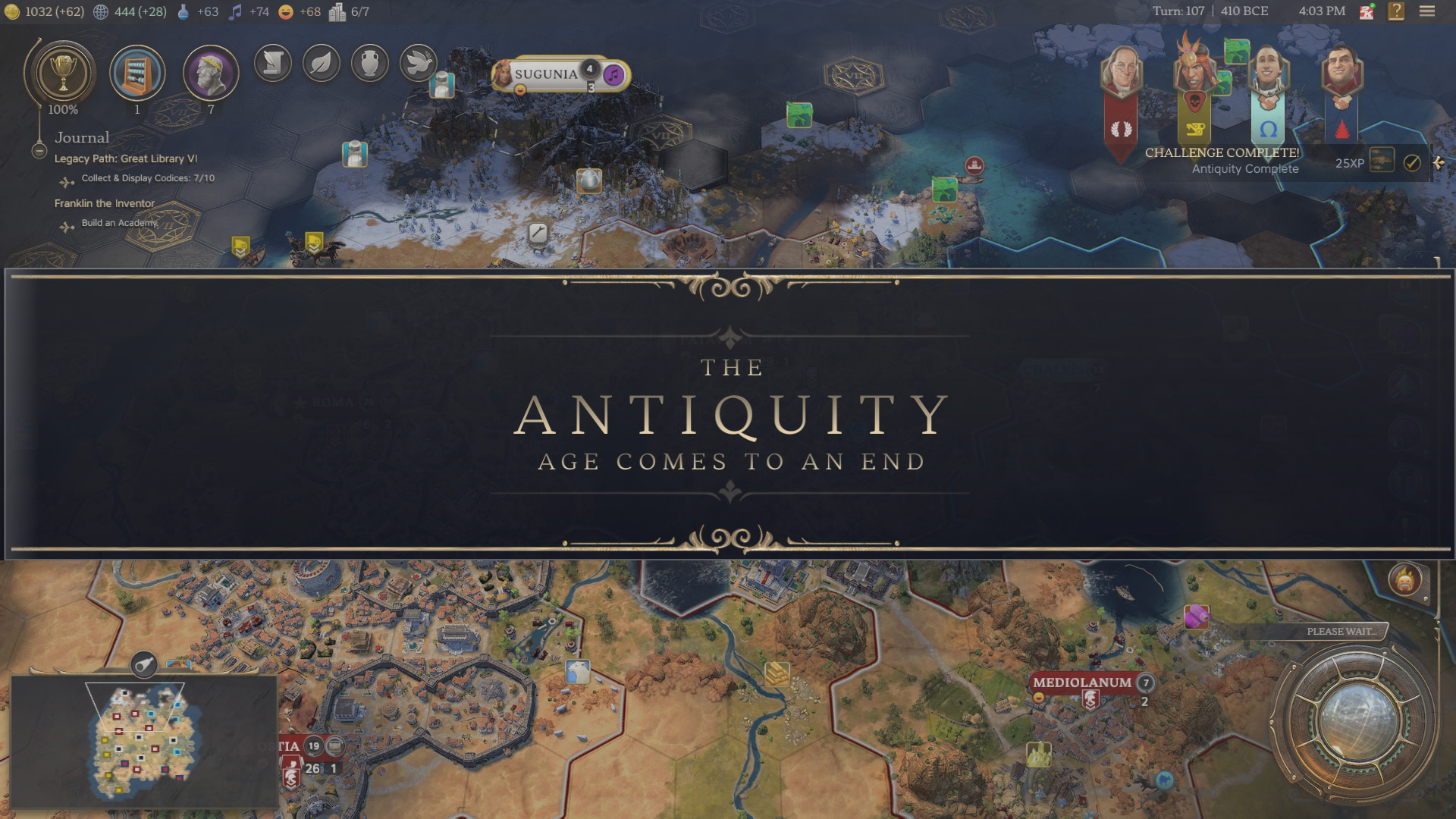Collapse the Journal with the minus button
Image resolution: width=1456 pixels, height=819 pixels.
pyautogui.click(x=39, y=151)
